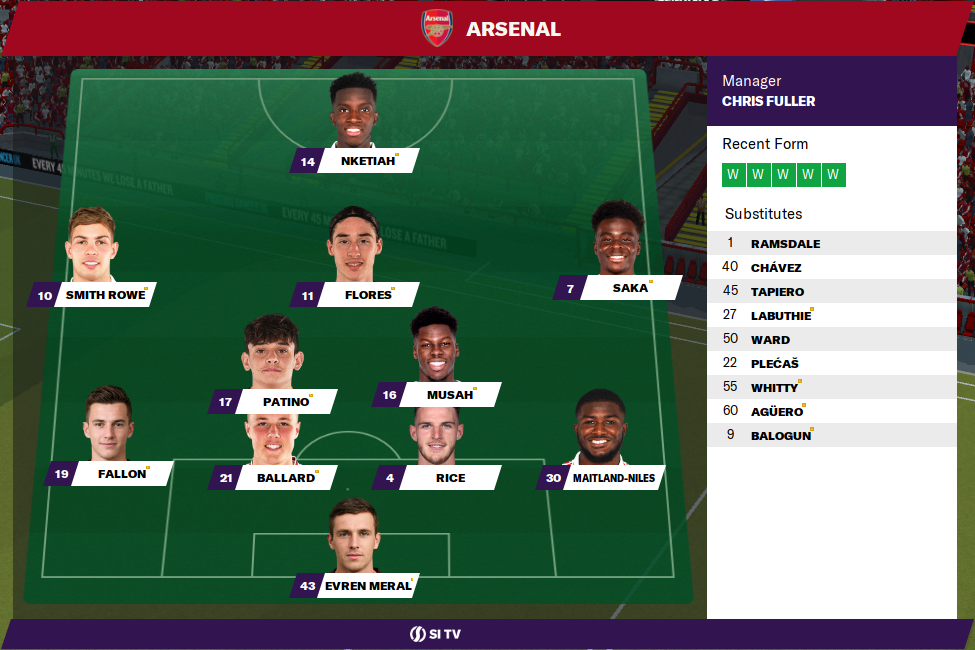
Task: Open Patino's player label
Action: 285,402
